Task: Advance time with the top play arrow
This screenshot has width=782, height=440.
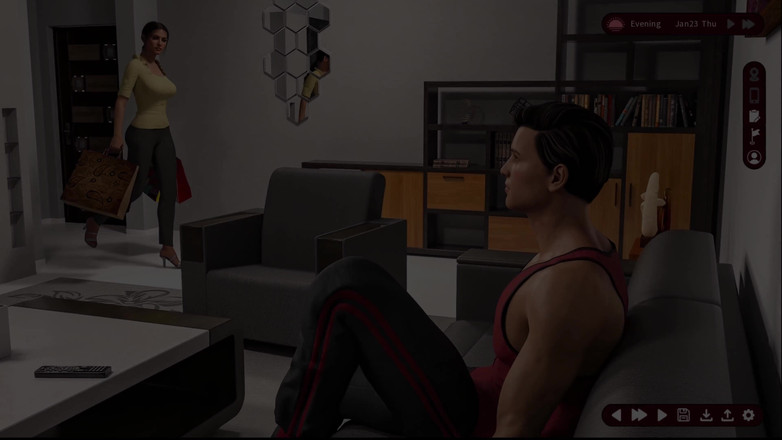Action: click(x=732, y=24)
